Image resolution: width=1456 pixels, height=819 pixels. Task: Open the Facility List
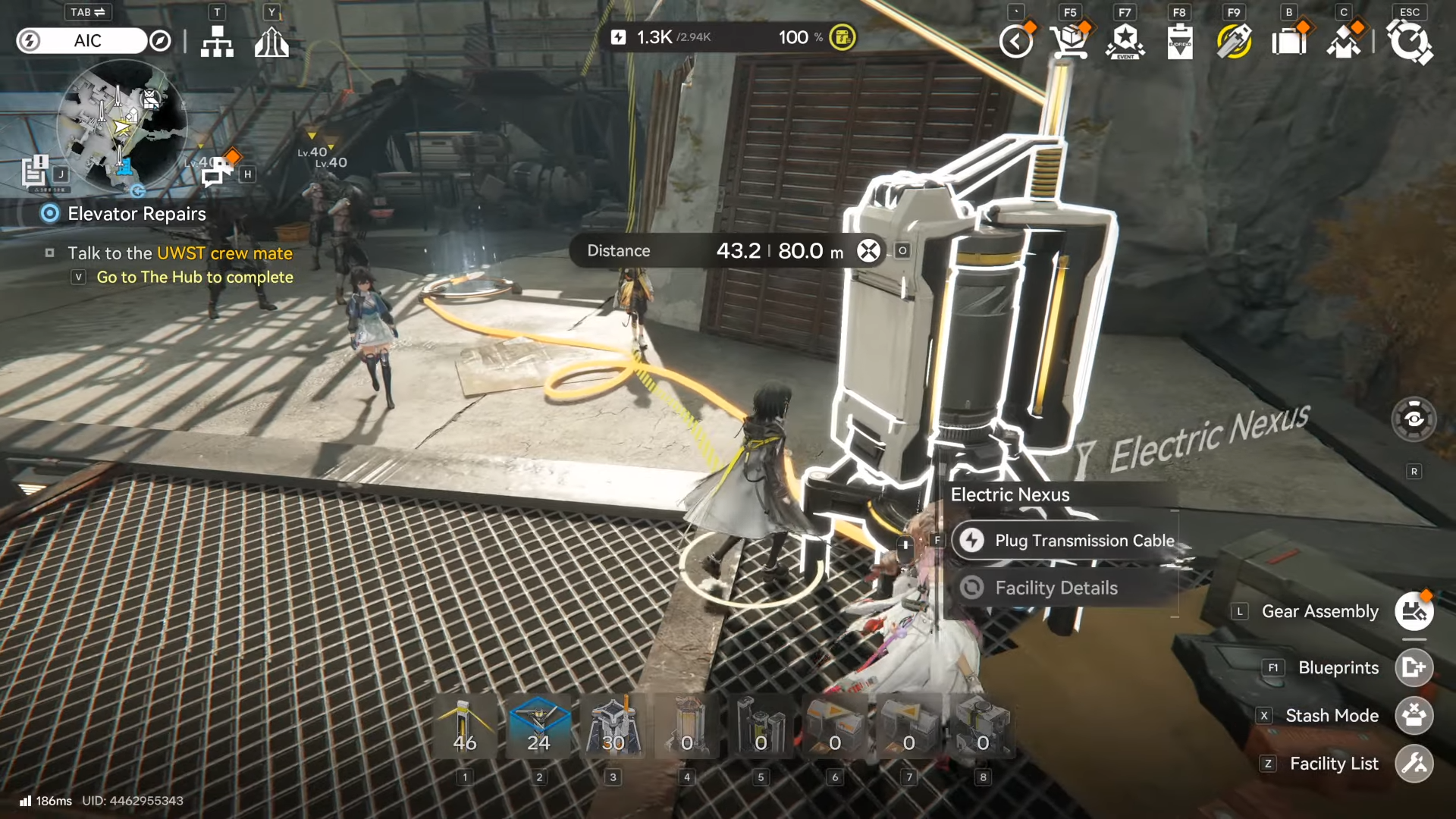pos(1414,764)
